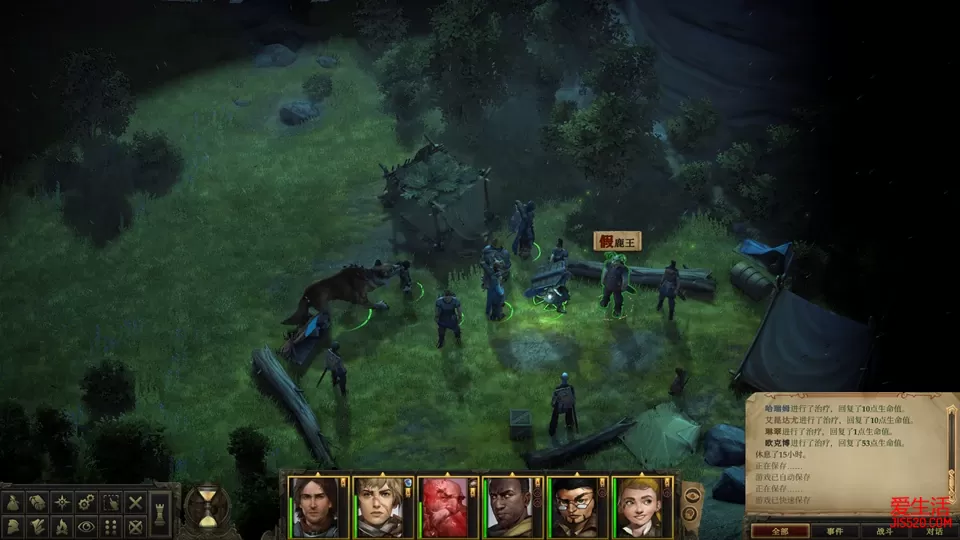Image resolution: width=960 pixels, height=540 pixels.
Task: Click the campfire rest icon
Action: coord(64,524)
